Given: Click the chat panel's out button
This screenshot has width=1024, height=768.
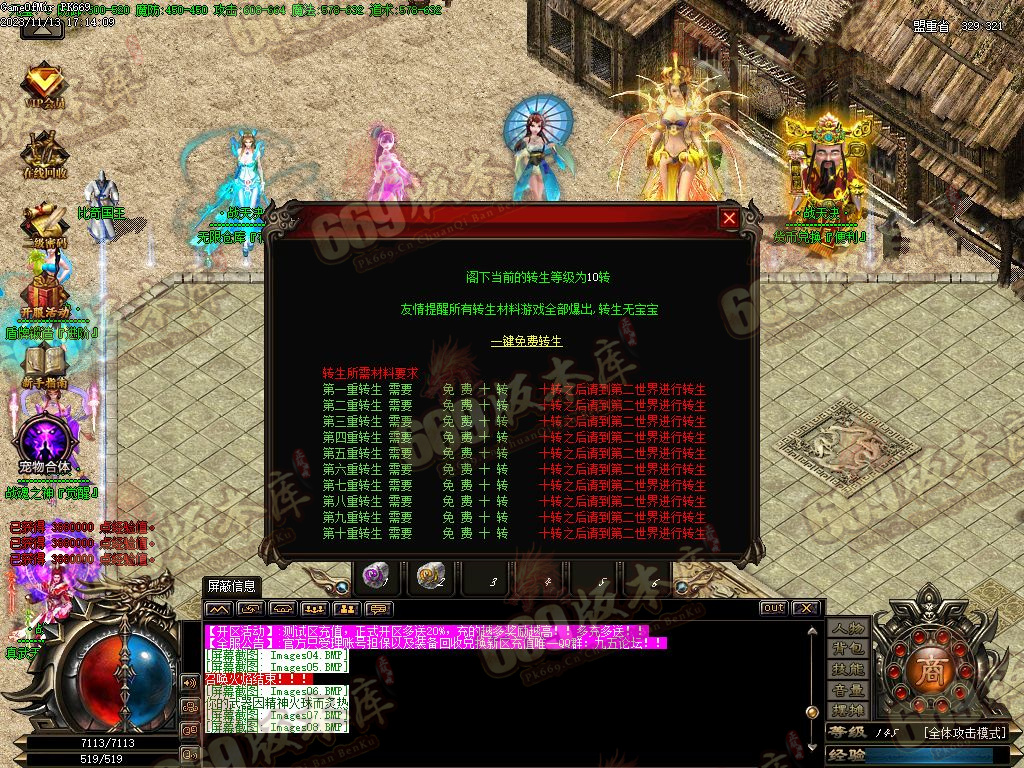Looking at the screenshot, I should pyautogui.click(x=773, y=608).
